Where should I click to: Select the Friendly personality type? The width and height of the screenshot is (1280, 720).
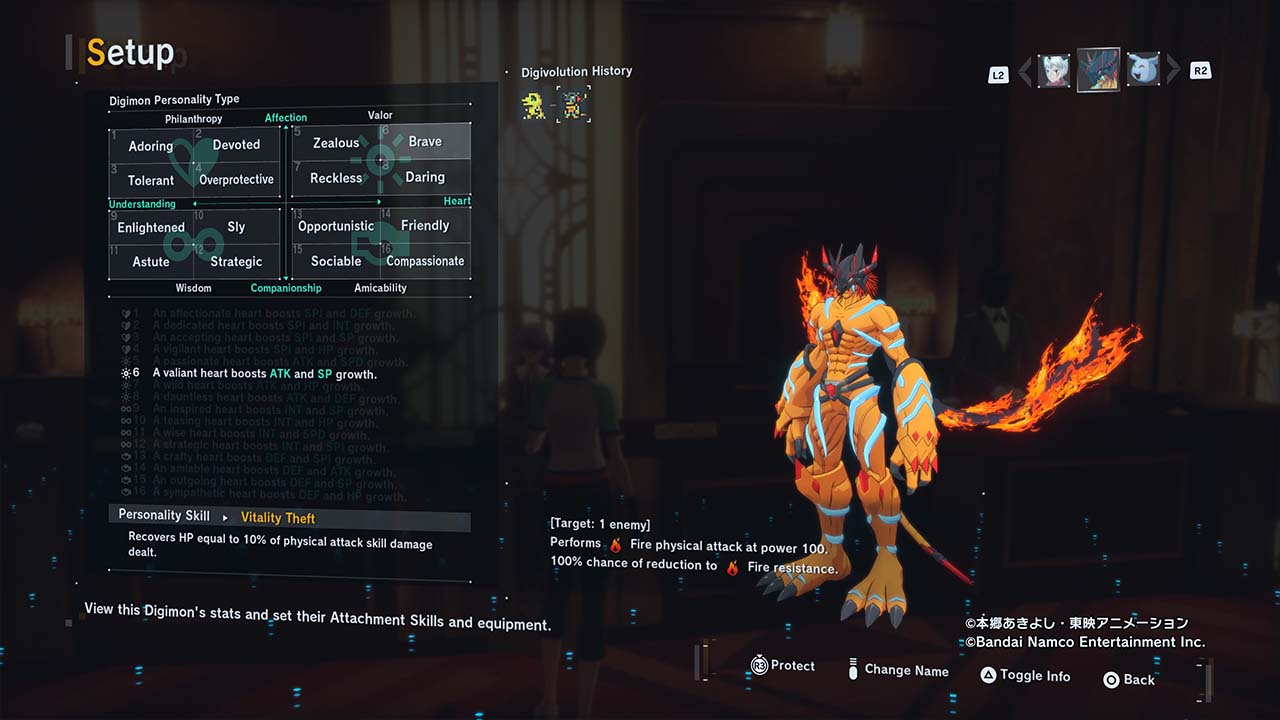[425, 225]
